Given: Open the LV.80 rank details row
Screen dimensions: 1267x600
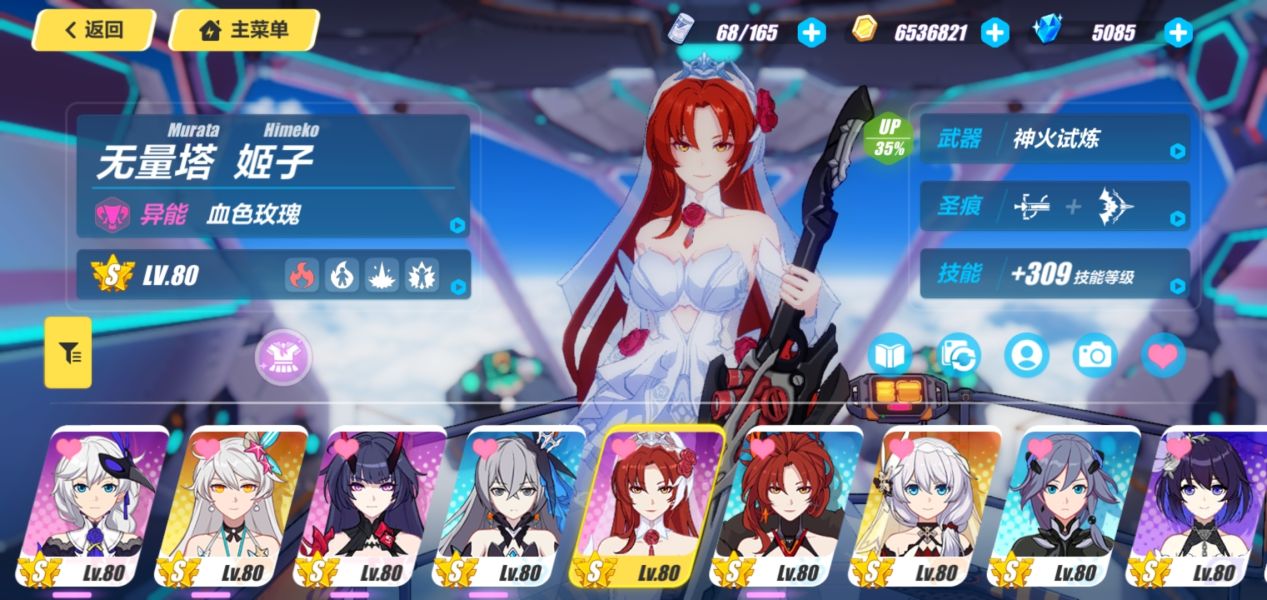Looking at the screenshot, I should click(273, 275).
